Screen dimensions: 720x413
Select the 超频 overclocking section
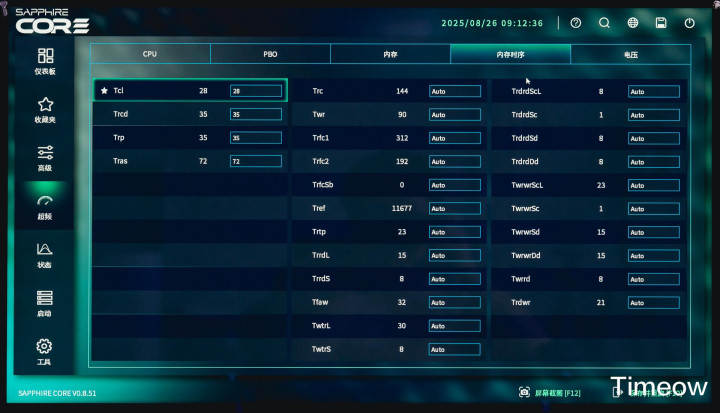pos(44,206)
